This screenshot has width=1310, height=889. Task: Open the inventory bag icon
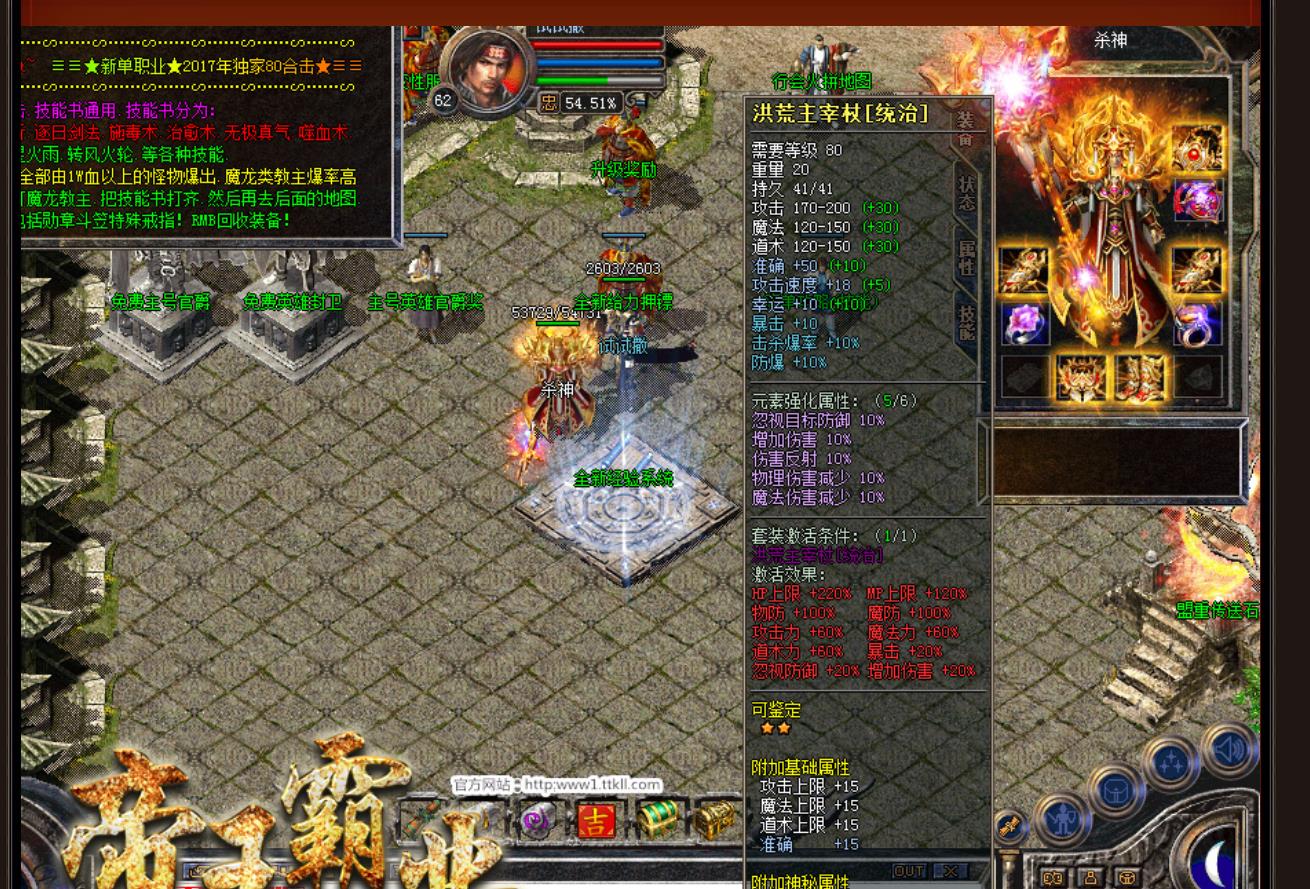tap(1116, 790)
